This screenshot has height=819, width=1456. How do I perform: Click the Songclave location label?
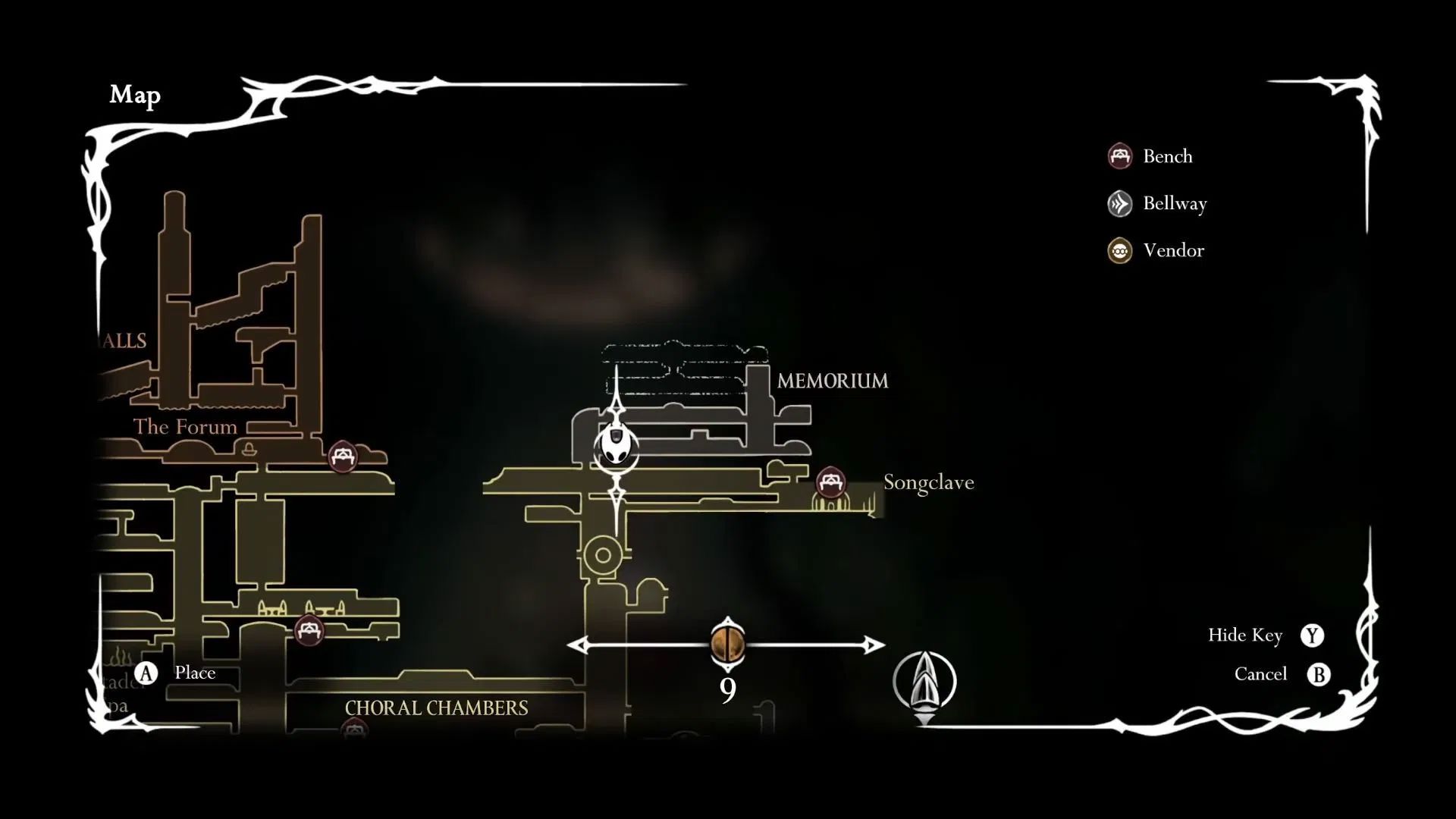click(928, 482)
